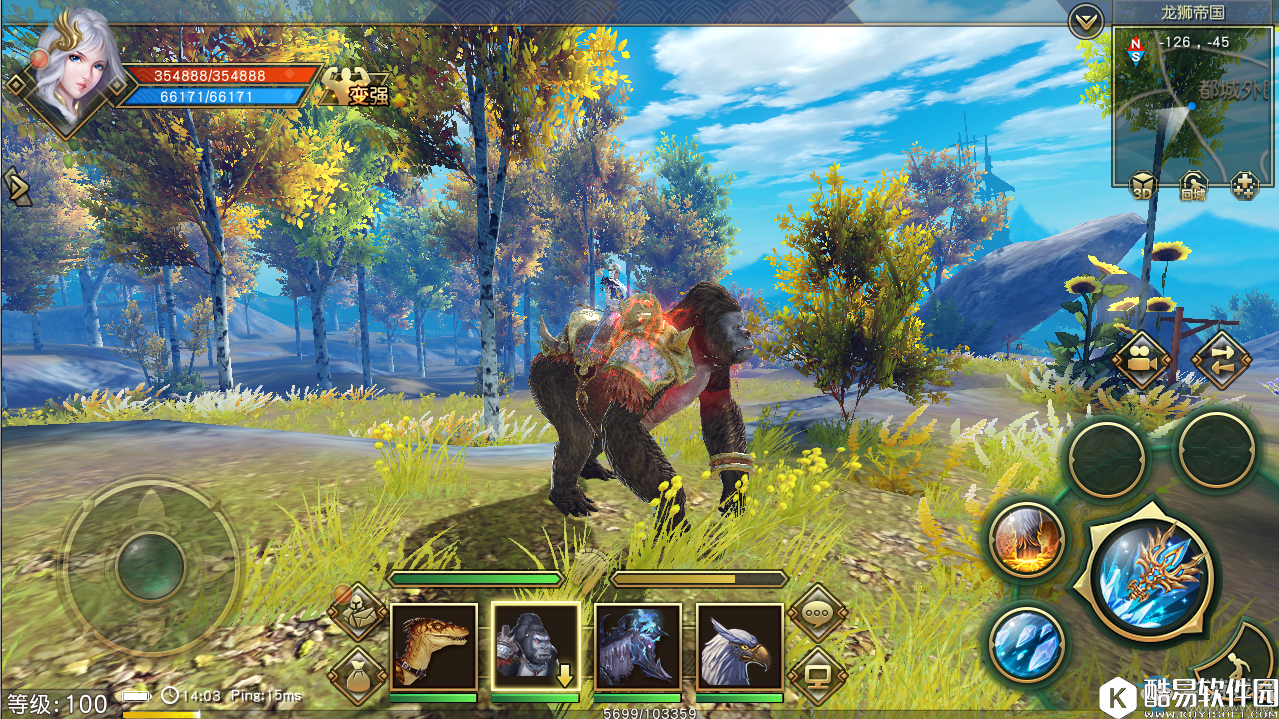The height and width of the screenshot is (719, 1279).
Task: Dismount via the armored gorilla slot
Action: pos(536,646)
